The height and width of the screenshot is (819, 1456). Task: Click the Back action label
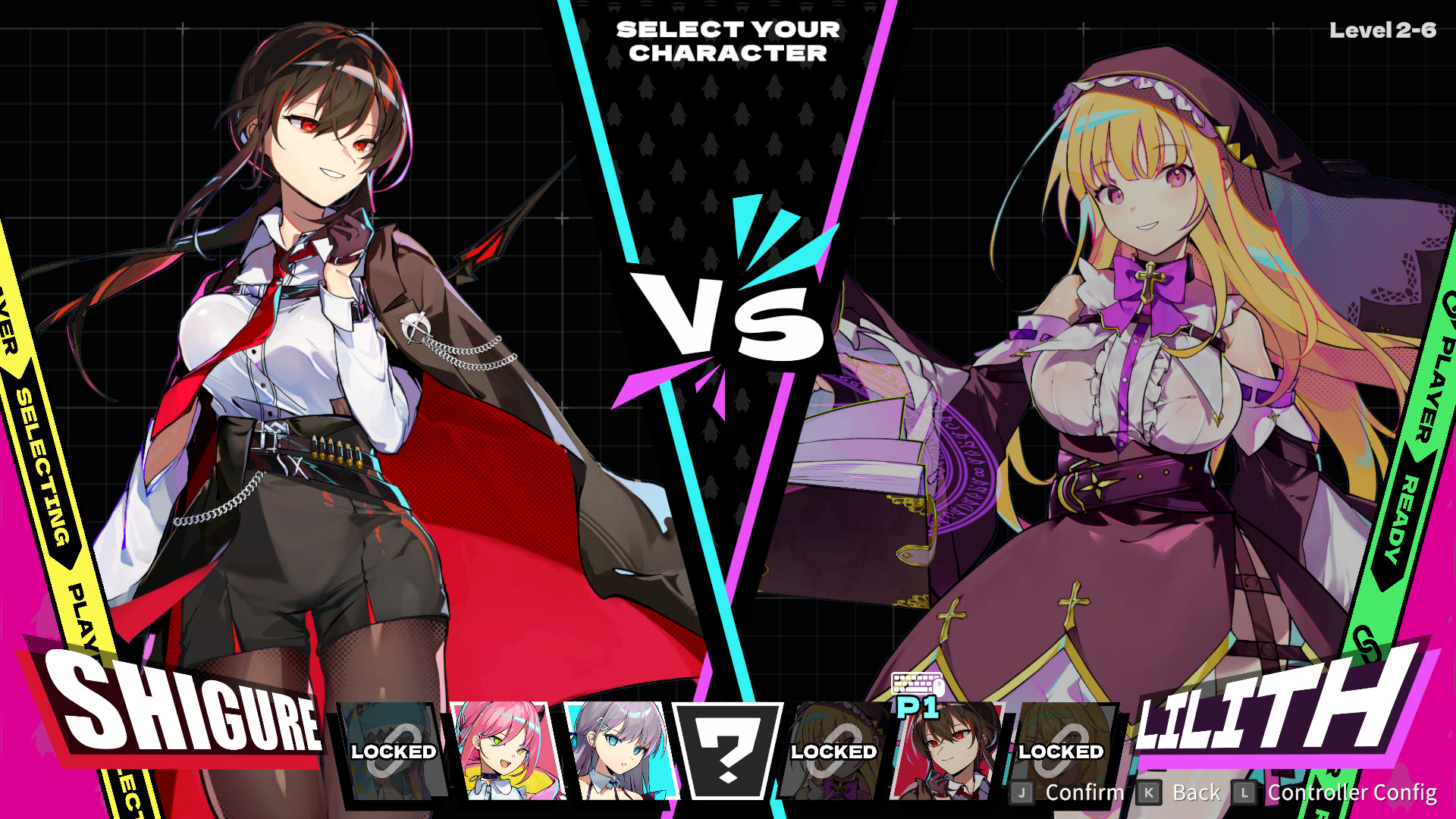point(1195,792)
